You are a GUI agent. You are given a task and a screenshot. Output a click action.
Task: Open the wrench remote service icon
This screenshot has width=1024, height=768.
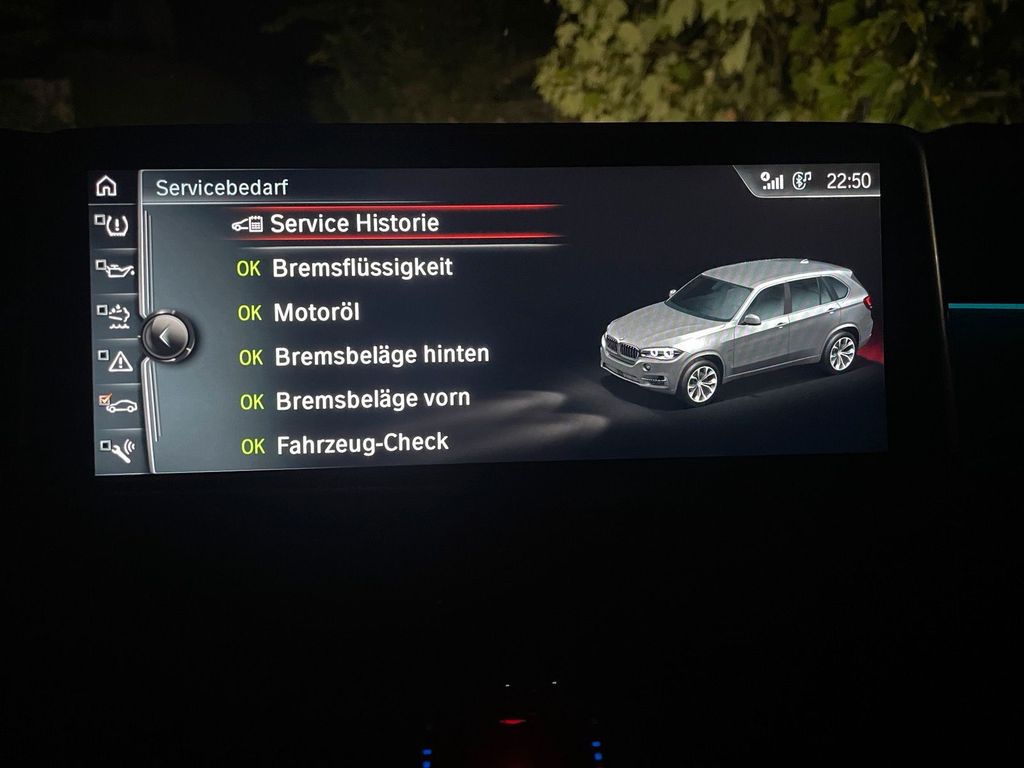[118, 449]
